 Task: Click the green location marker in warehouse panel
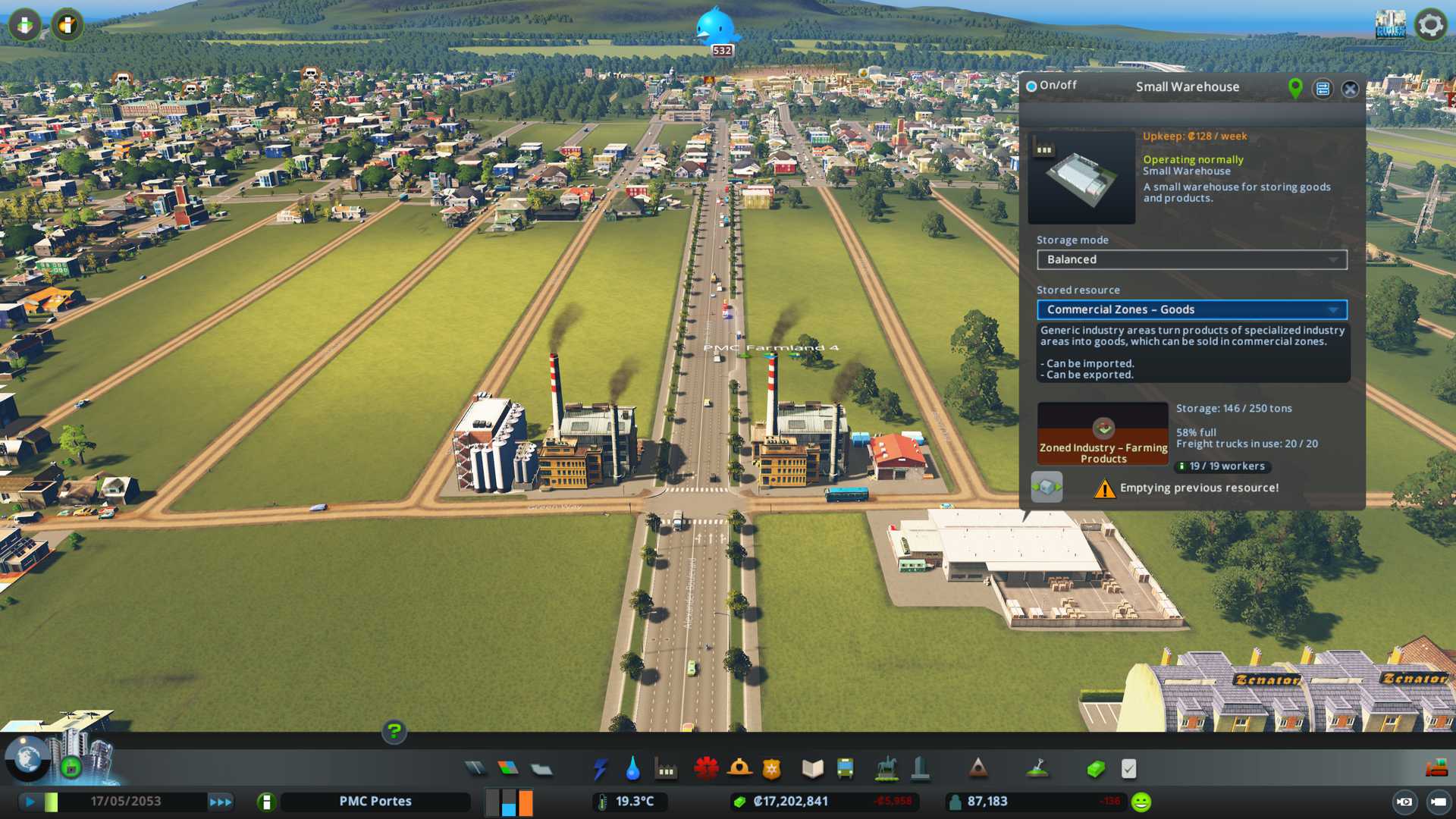pyautogui.click(x=1295, y=88)
